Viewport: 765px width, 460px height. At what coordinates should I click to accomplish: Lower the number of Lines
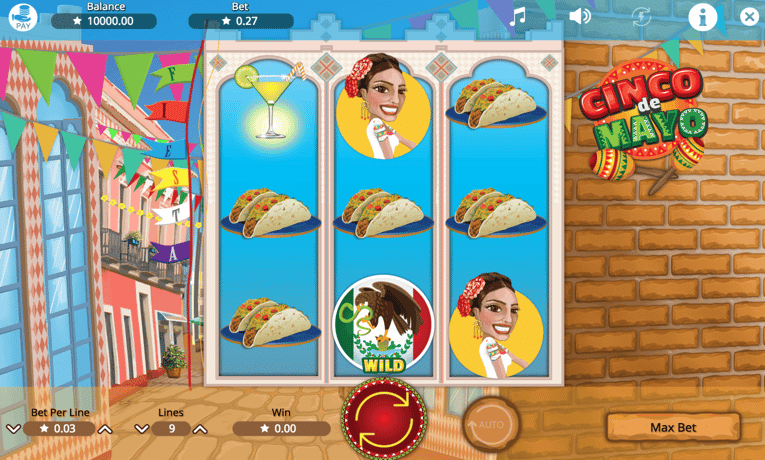click(141, 429)
